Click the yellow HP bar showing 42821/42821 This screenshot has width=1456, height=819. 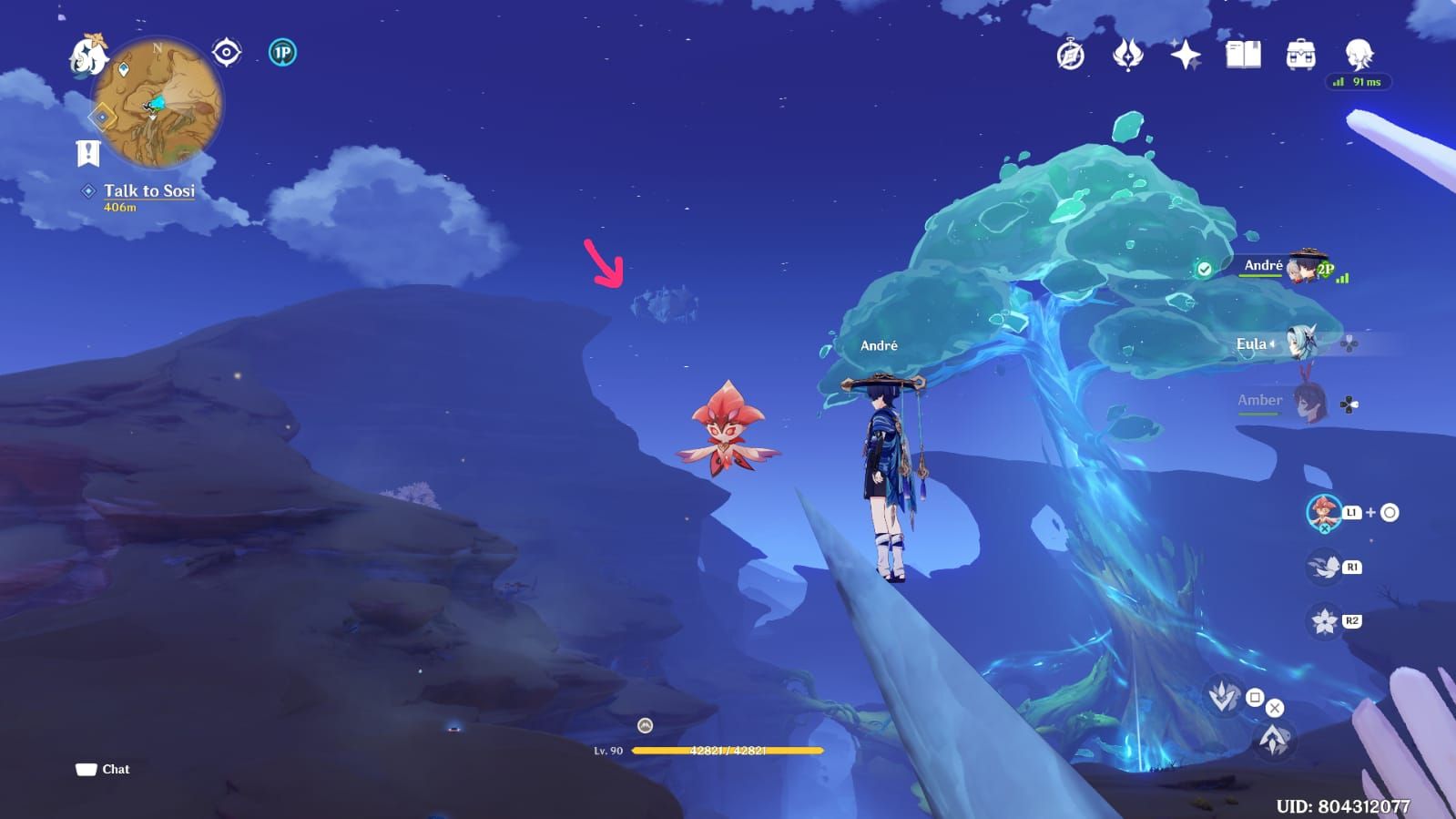click(728, 750)
